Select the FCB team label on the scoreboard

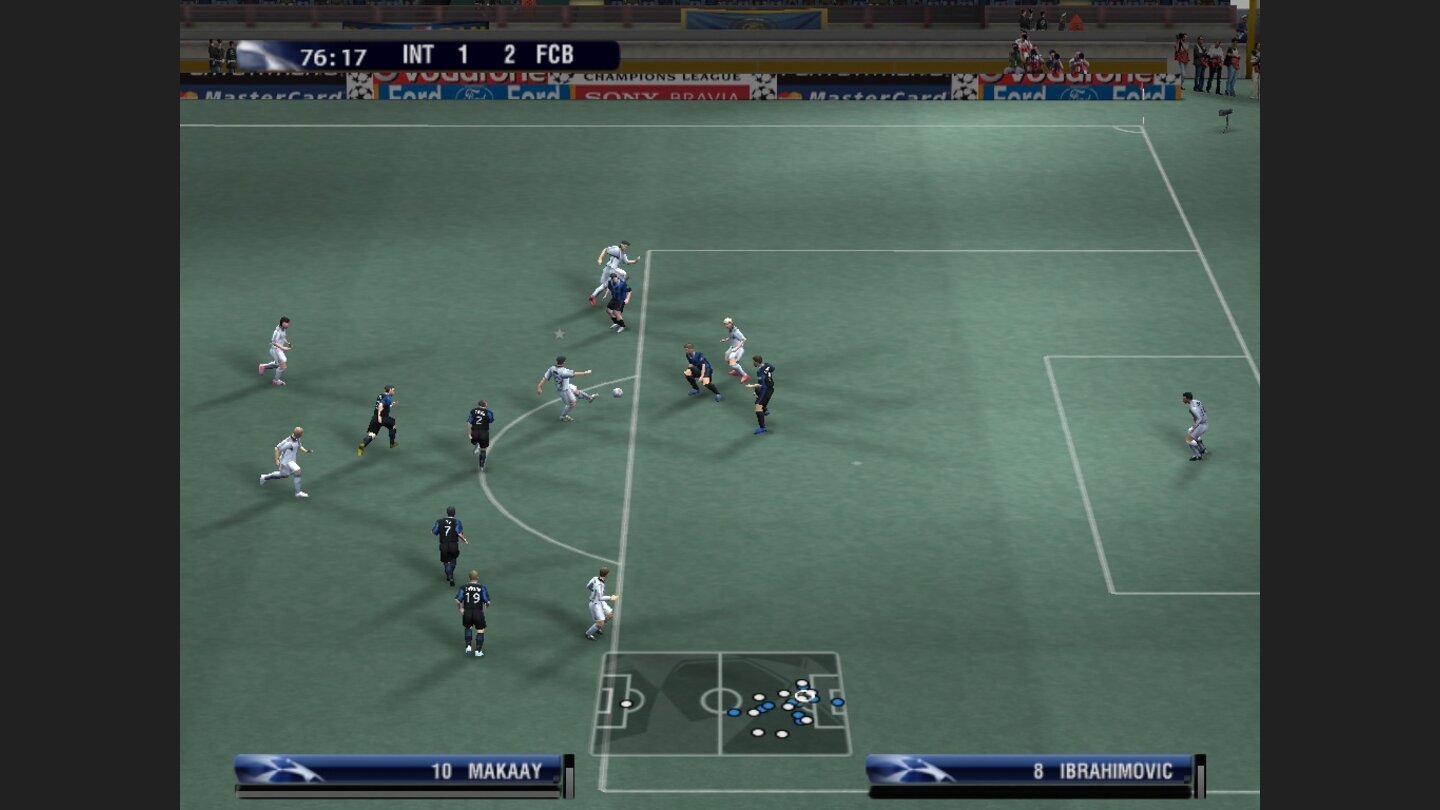[557, 55]
